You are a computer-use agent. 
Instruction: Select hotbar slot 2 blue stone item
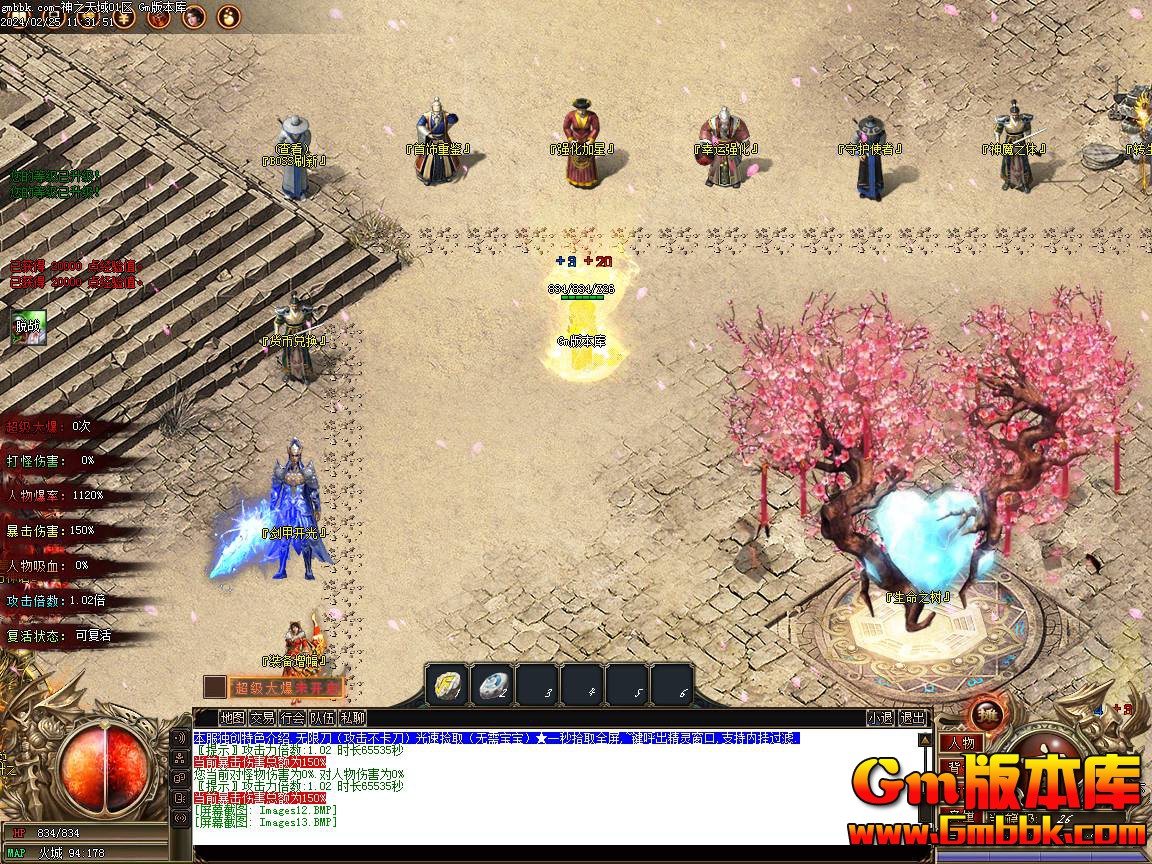(x=493, y=685)
